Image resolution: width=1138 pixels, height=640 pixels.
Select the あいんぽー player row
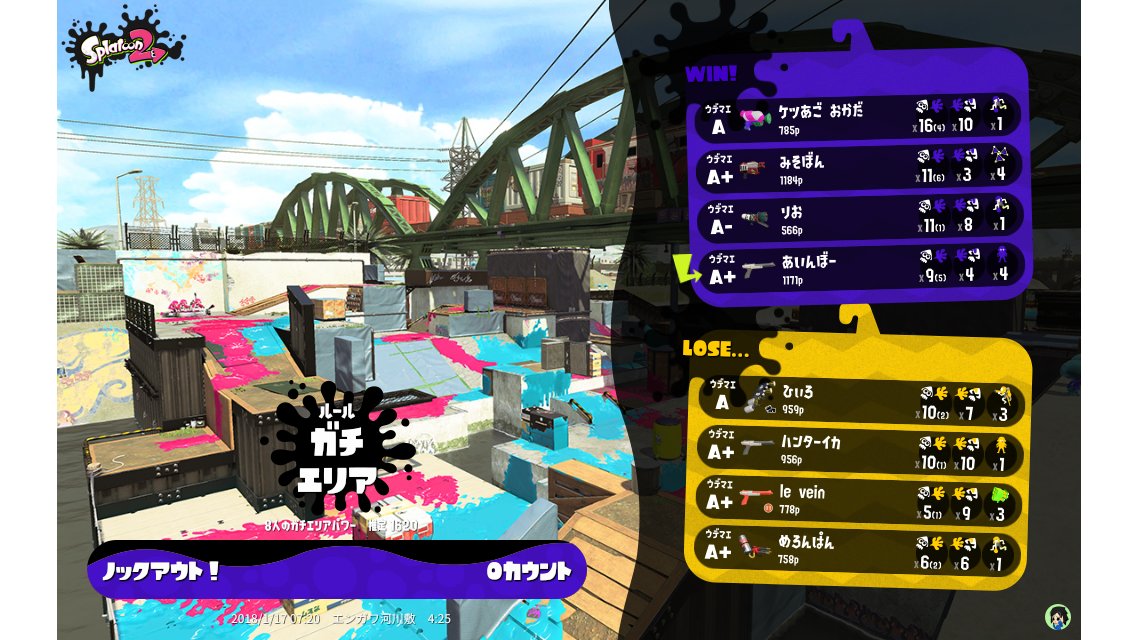[860, 268]
